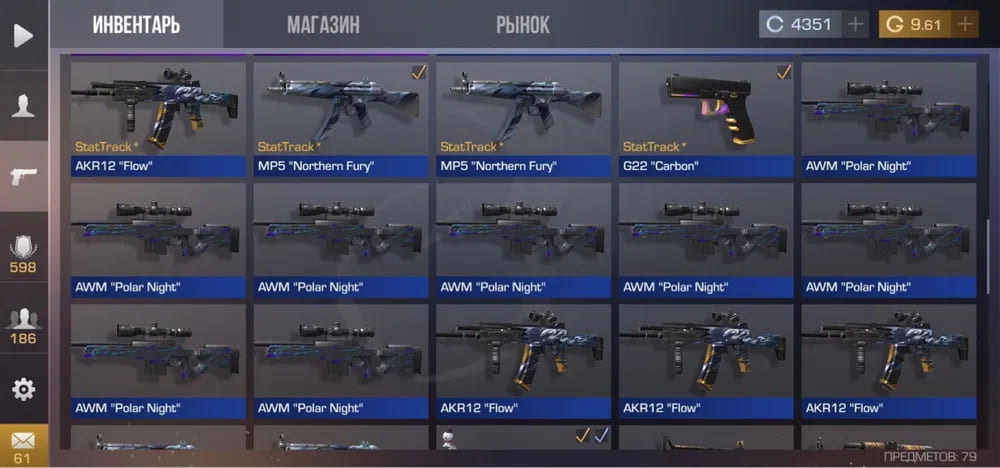The height and width of the screenshot is (468, 1000).
Task: Add silver coins with the plus button
Action: [x=855, y=25]
